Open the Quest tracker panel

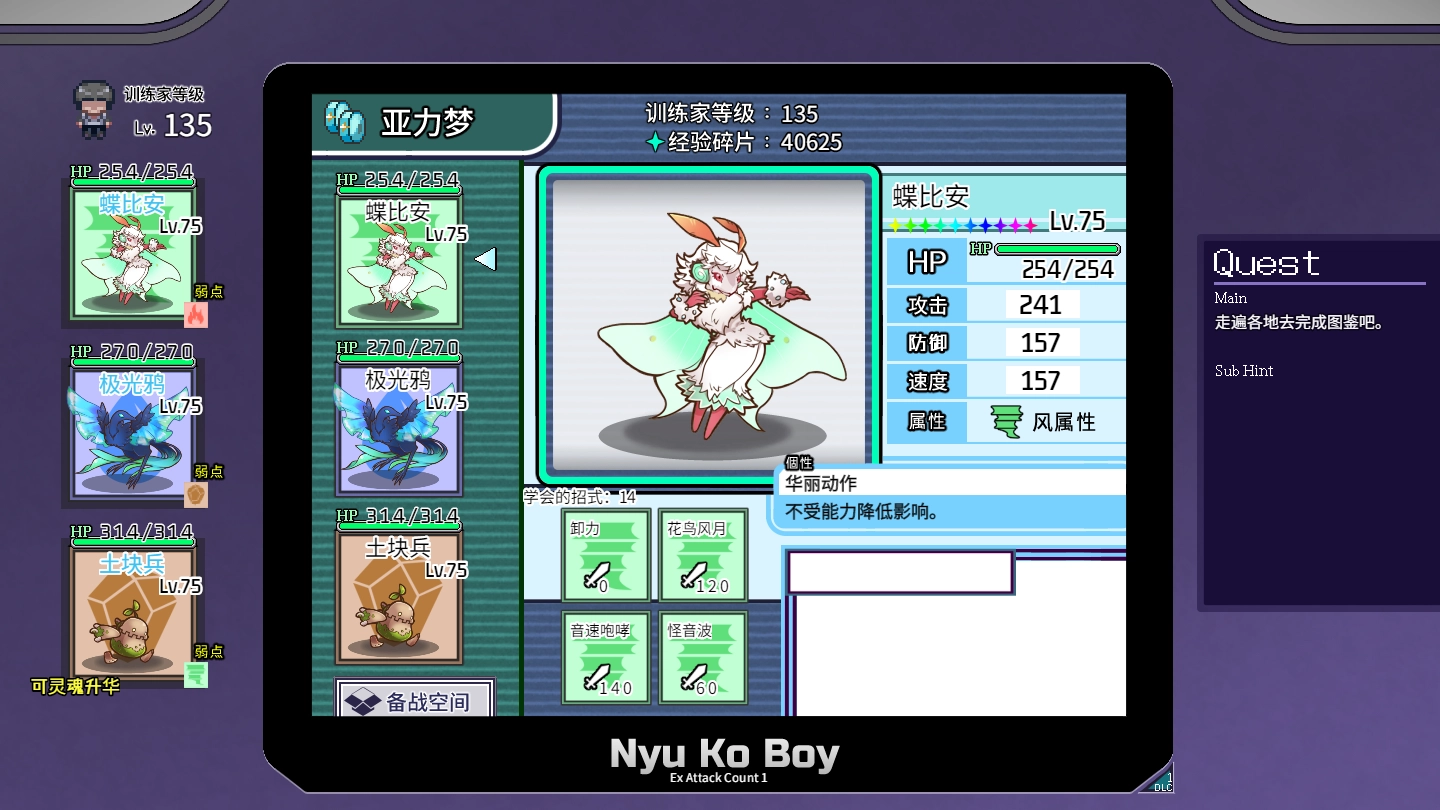point(1318,422)
